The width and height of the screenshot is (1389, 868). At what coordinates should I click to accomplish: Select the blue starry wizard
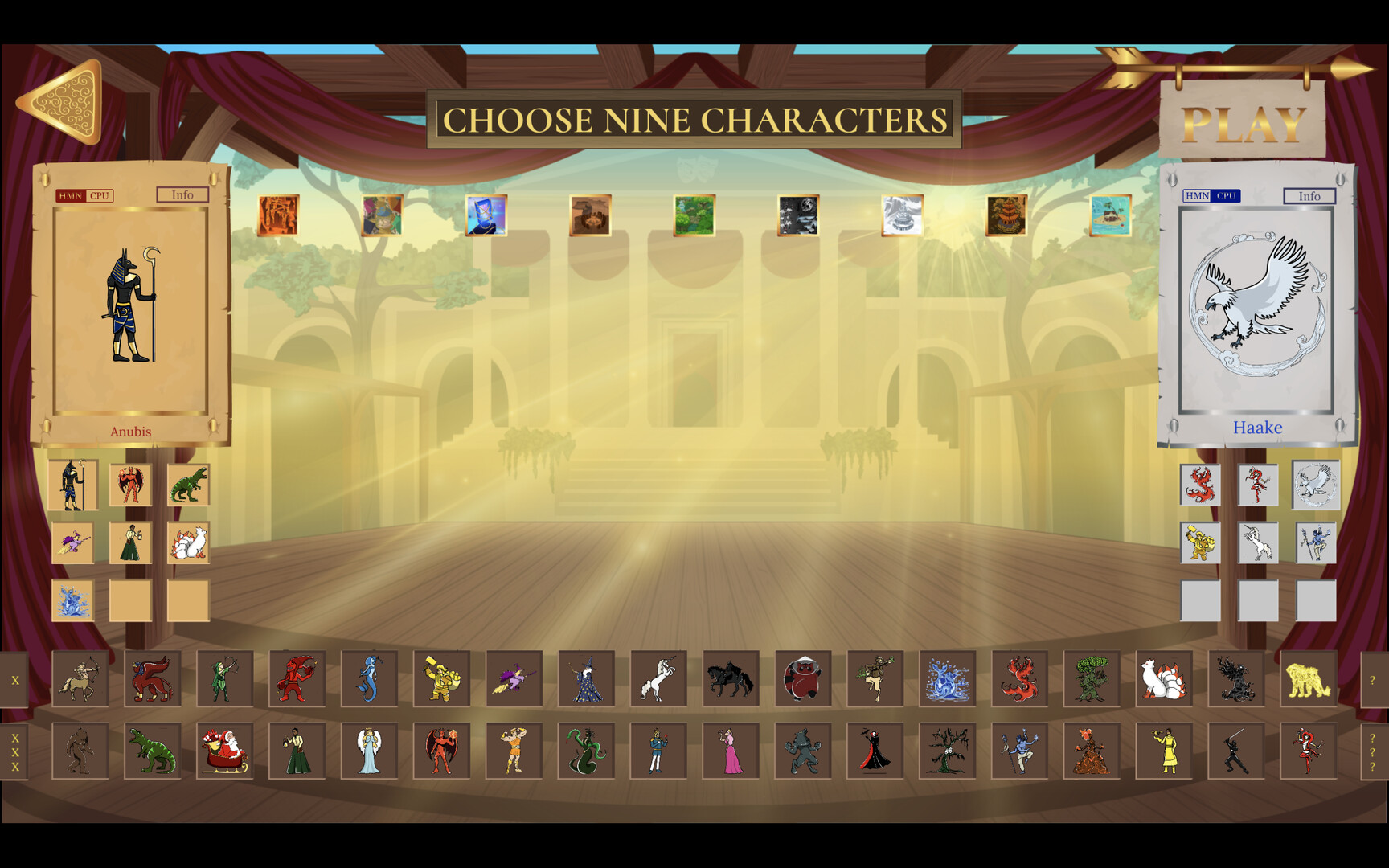pyautogui.click(x=587, y=679)
